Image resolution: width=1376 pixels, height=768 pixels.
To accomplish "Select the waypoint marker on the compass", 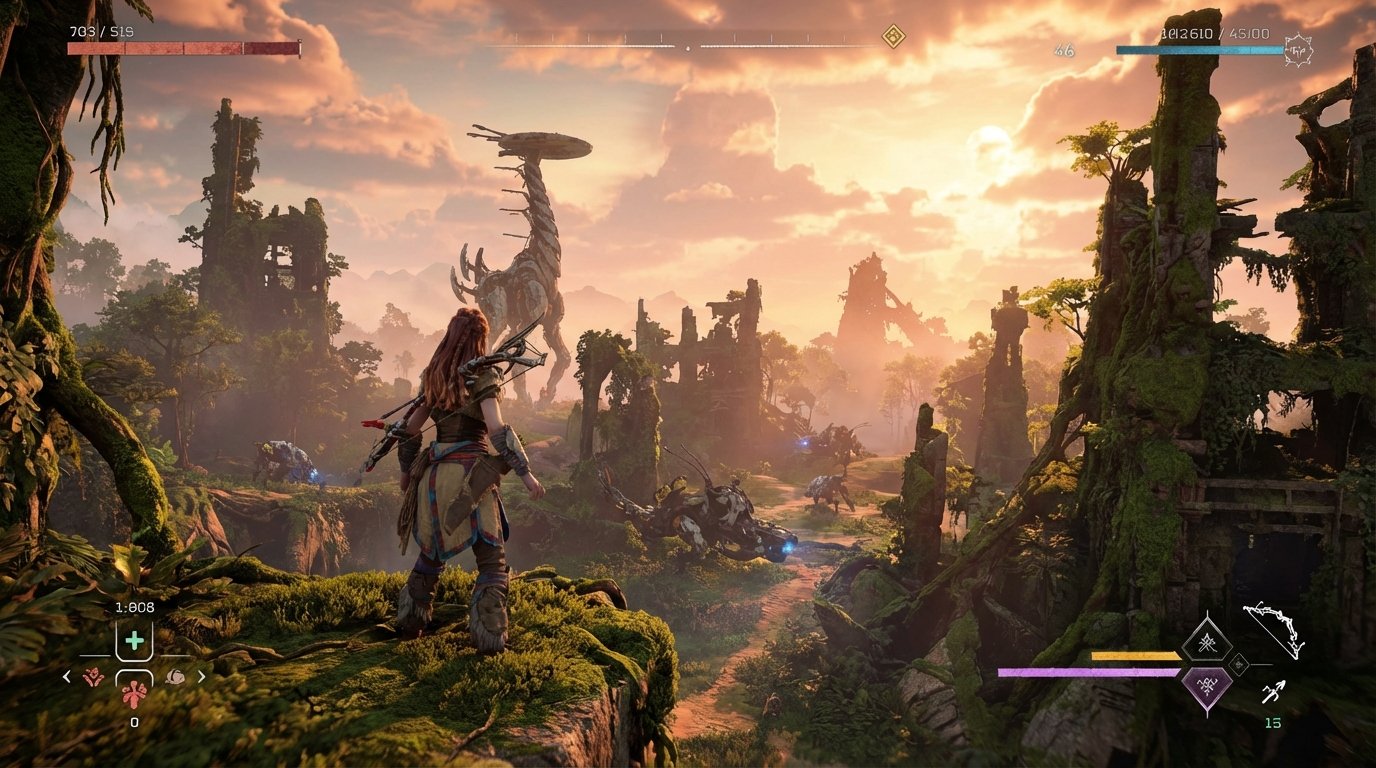I will (894, 35).
